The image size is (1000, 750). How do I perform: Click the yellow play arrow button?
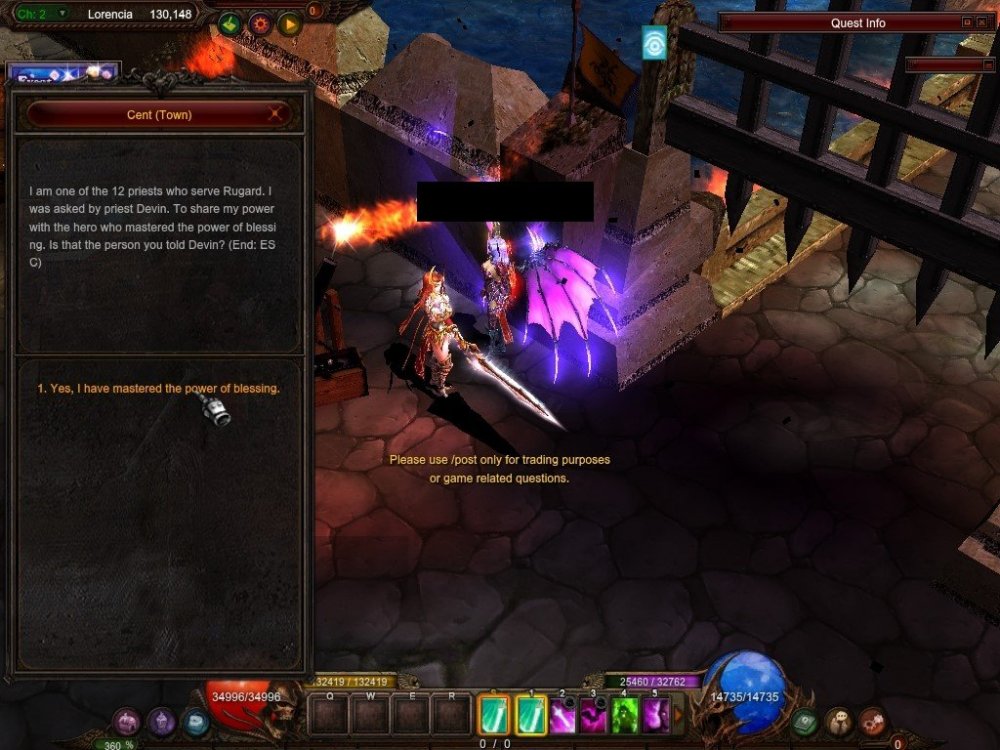click(290, 22)
